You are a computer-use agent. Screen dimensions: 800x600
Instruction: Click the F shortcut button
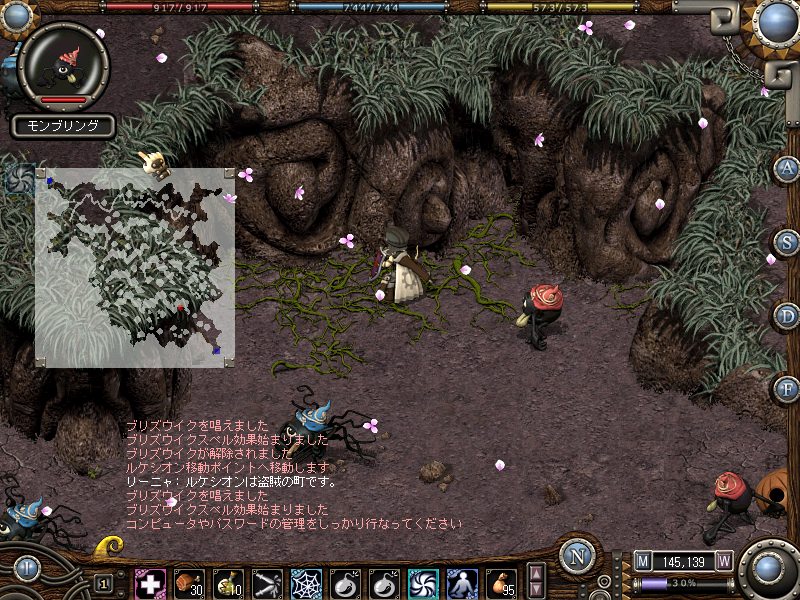pyautogui.click(x=787, y=388)
